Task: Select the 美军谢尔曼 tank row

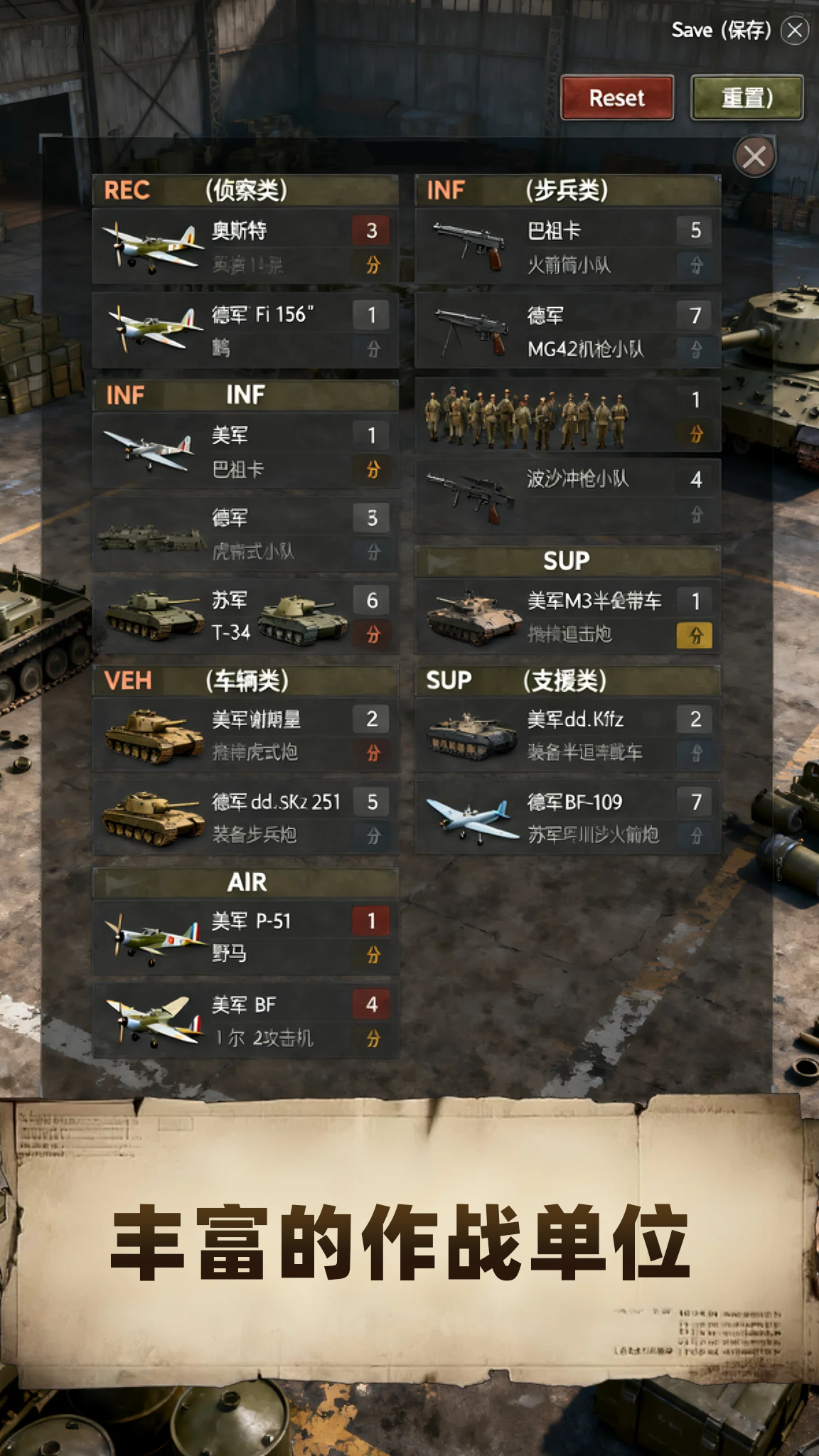Action: (245, 735)
